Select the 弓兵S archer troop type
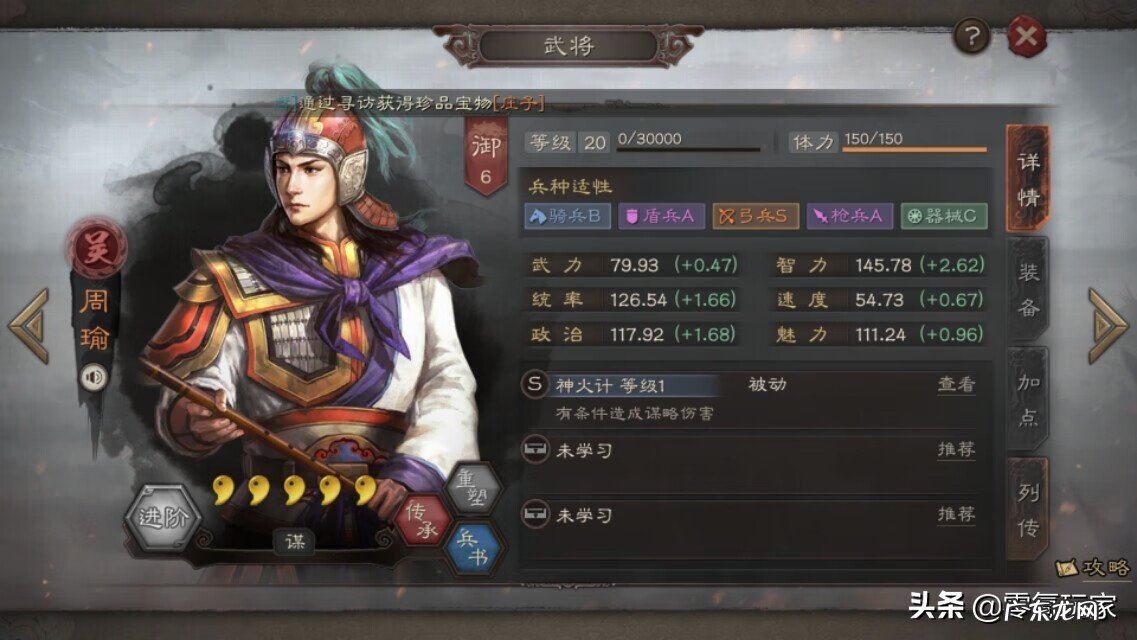 click(x=755, y=216)
